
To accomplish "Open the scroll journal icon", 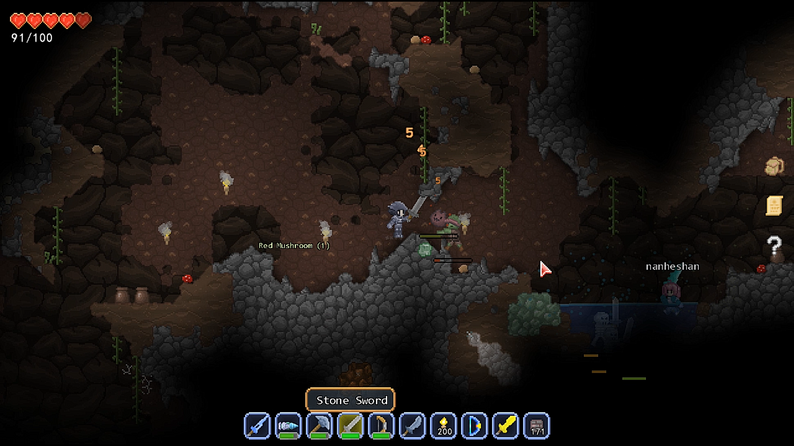I will click(773, 205).
